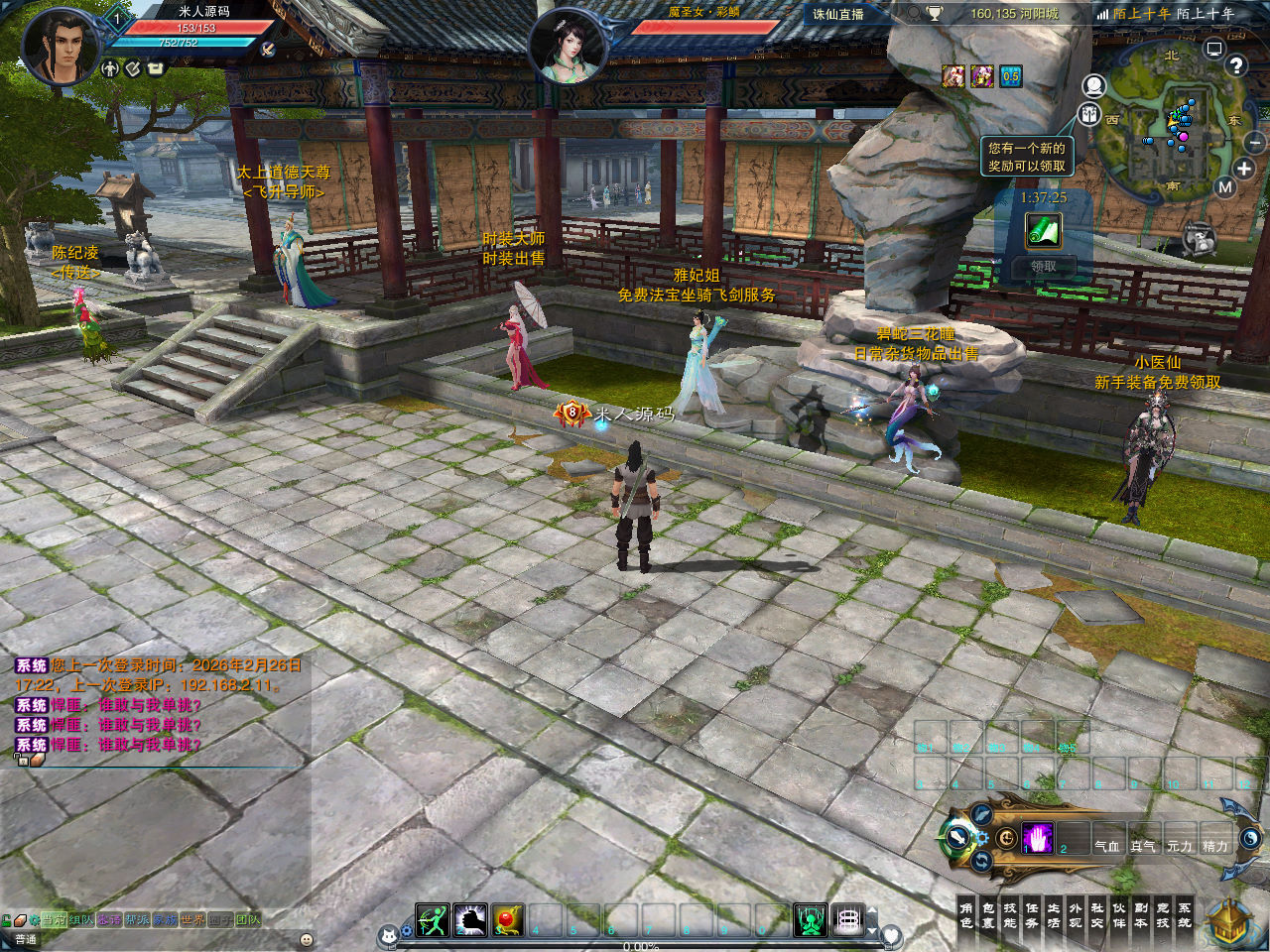Screen dimensions: 1270x952
Task: Open the 任务 quest menu
Action: (x=1032, y=915)
